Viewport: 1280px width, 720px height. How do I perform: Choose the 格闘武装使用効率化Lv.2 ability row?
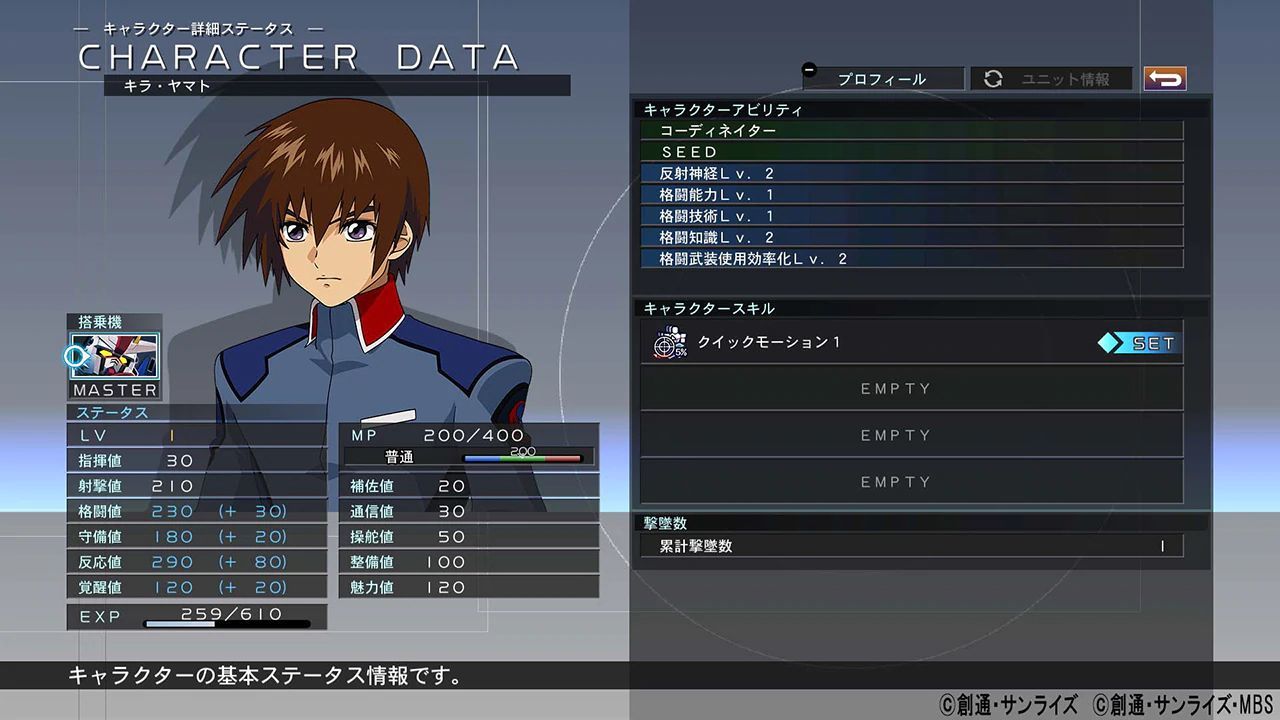coord(910,259)
